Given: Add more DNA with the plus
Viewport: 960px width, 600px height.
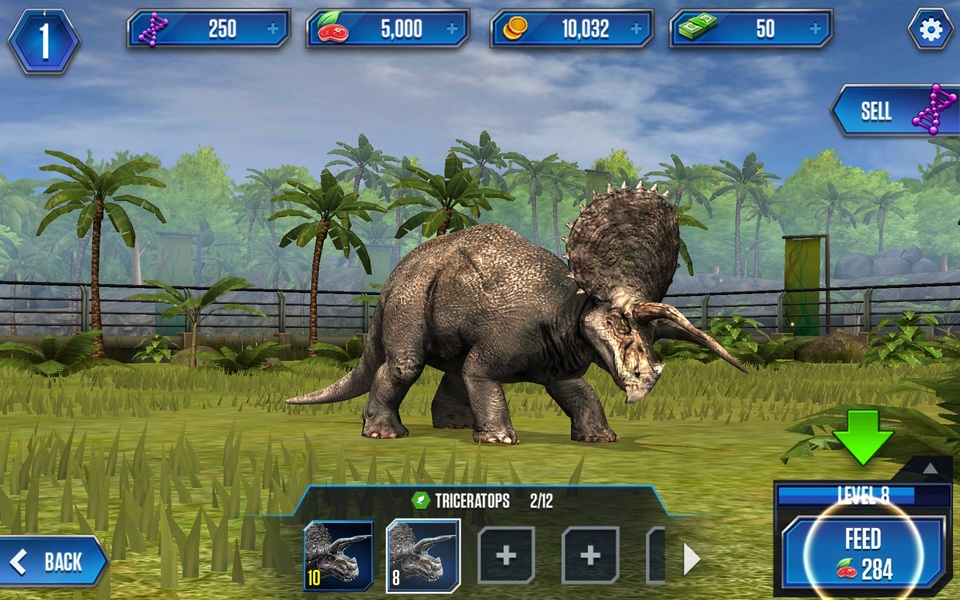Looking at the screenshot, I should (272, 29).
